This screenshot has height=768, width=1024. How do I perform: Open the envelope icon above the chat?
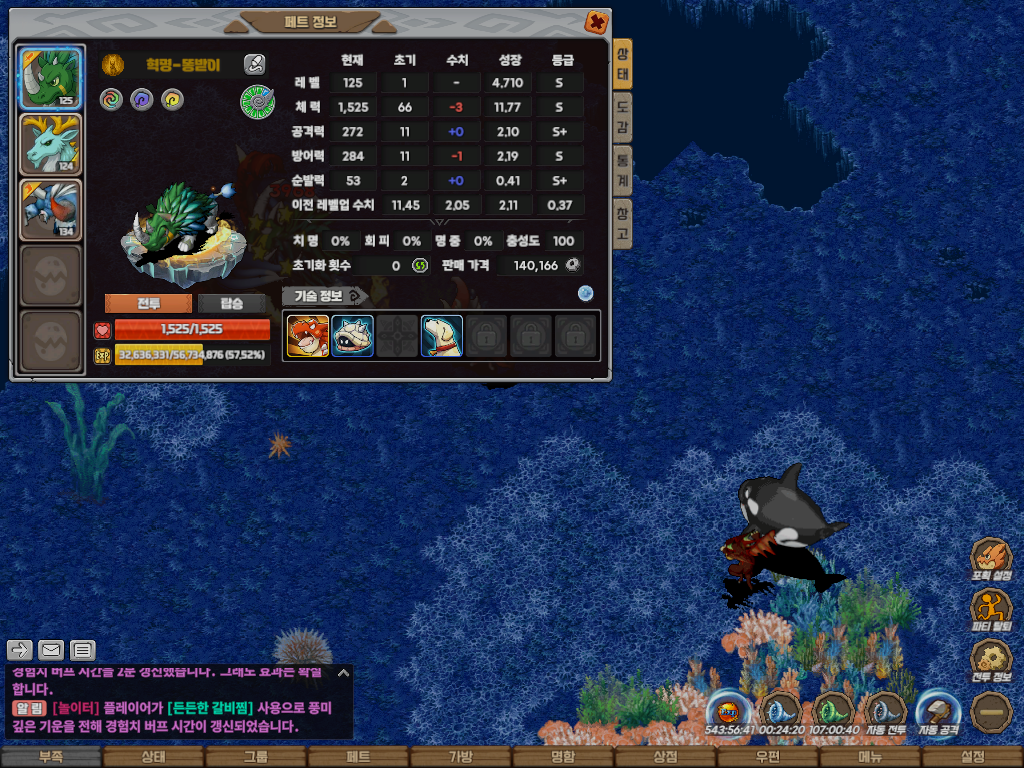pos(51,650)
